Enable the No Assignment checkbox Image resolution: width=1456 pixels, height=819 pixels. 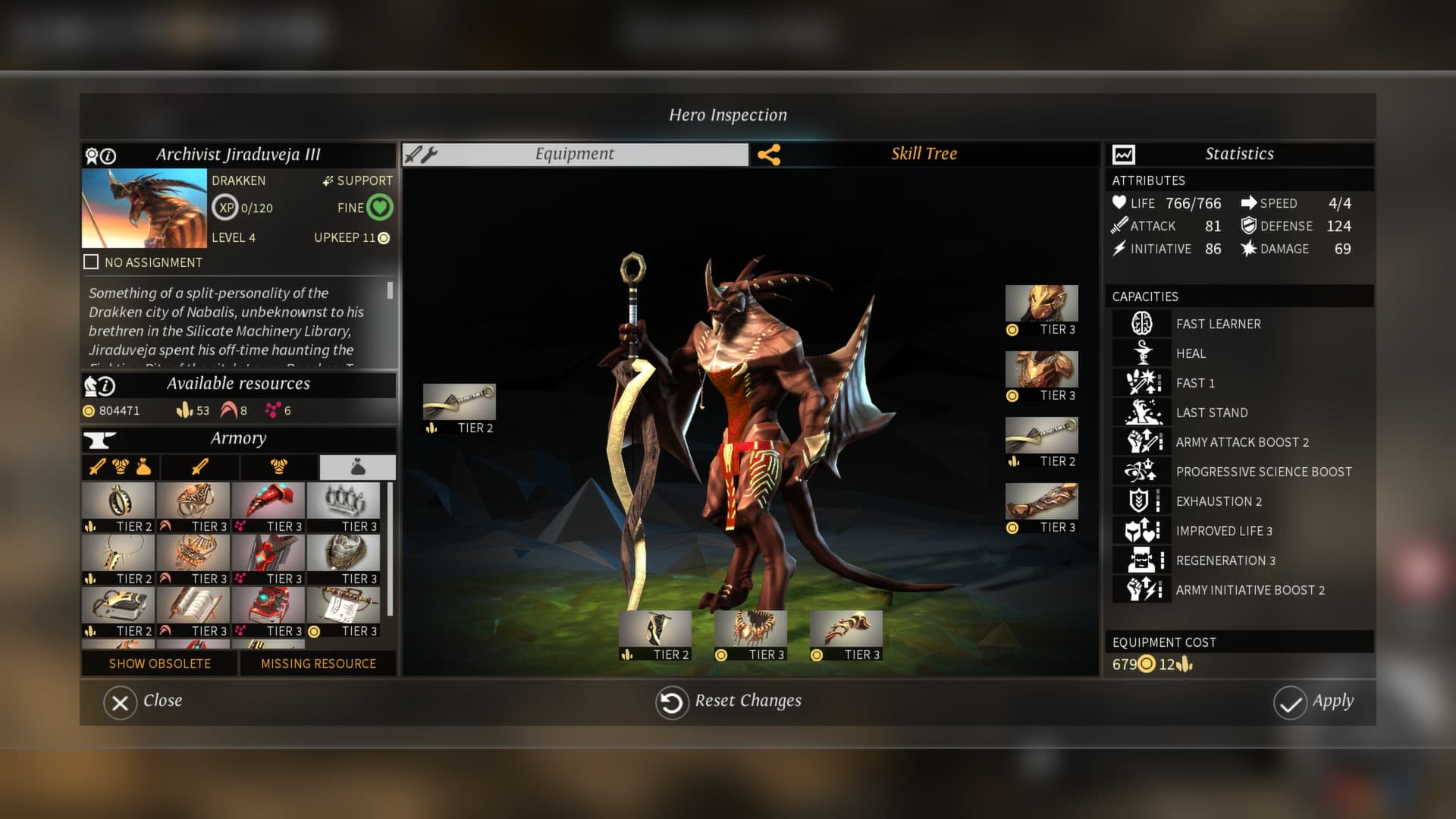click(x=92, y=262)
